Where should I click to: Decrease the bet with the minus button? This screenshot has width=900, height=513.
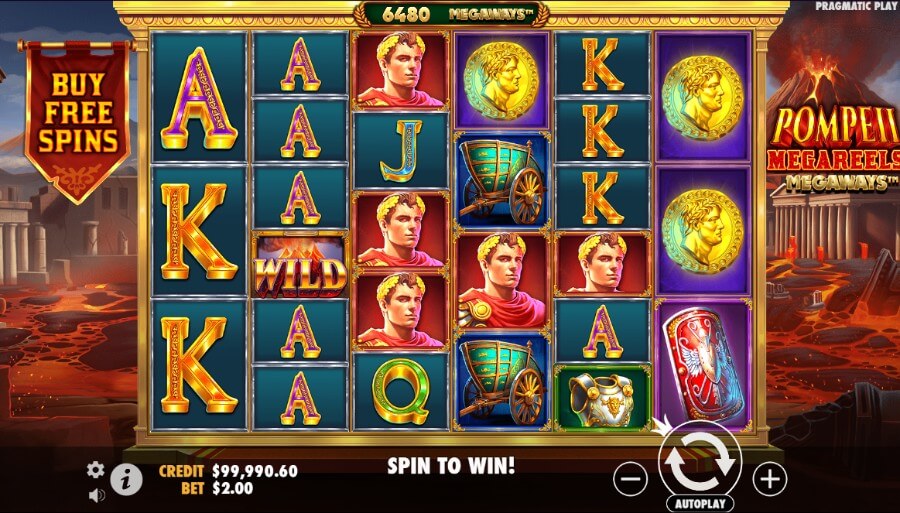[x=630, y=479]
